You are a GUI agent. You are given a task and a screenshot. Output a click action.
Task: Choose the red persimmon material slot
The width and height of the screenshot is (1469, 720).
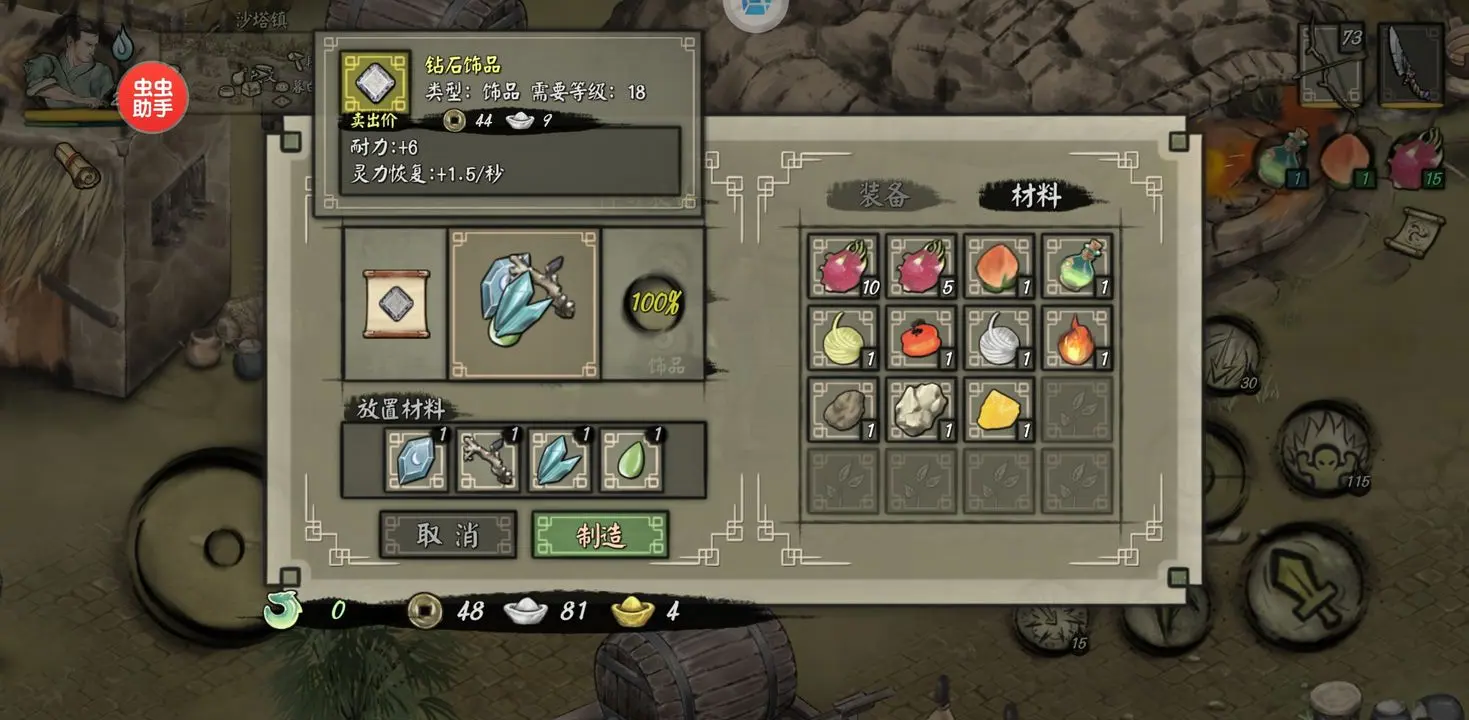point(921,339)
